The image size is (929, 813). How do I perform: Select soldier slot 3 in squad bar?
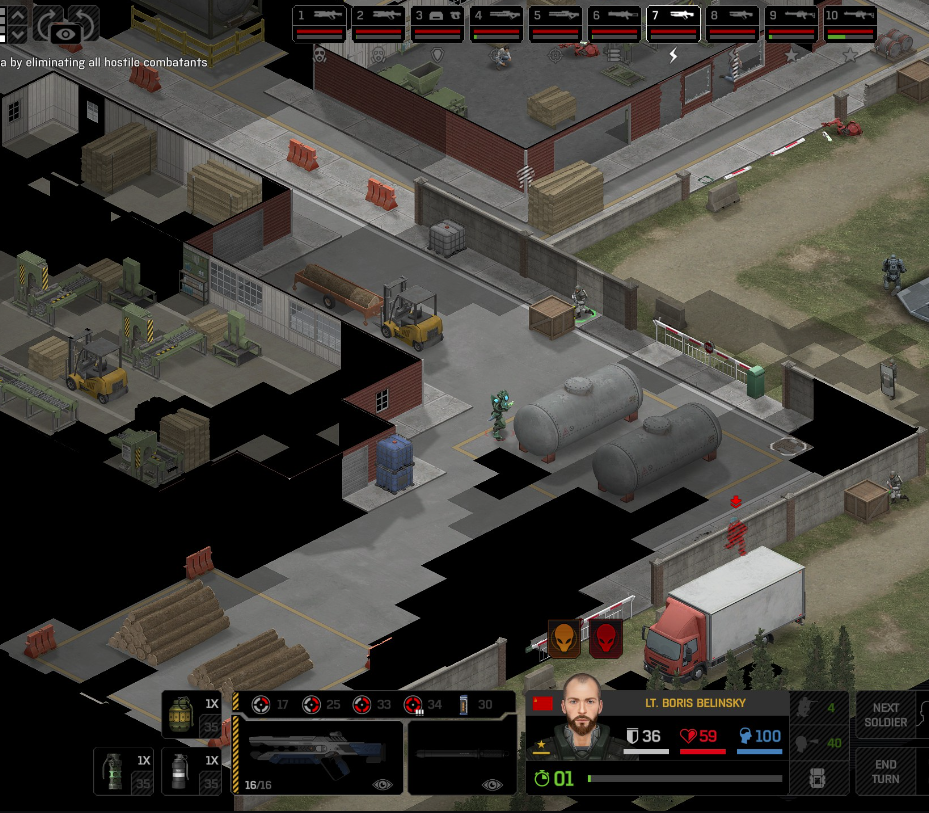(x=438, y=24)
